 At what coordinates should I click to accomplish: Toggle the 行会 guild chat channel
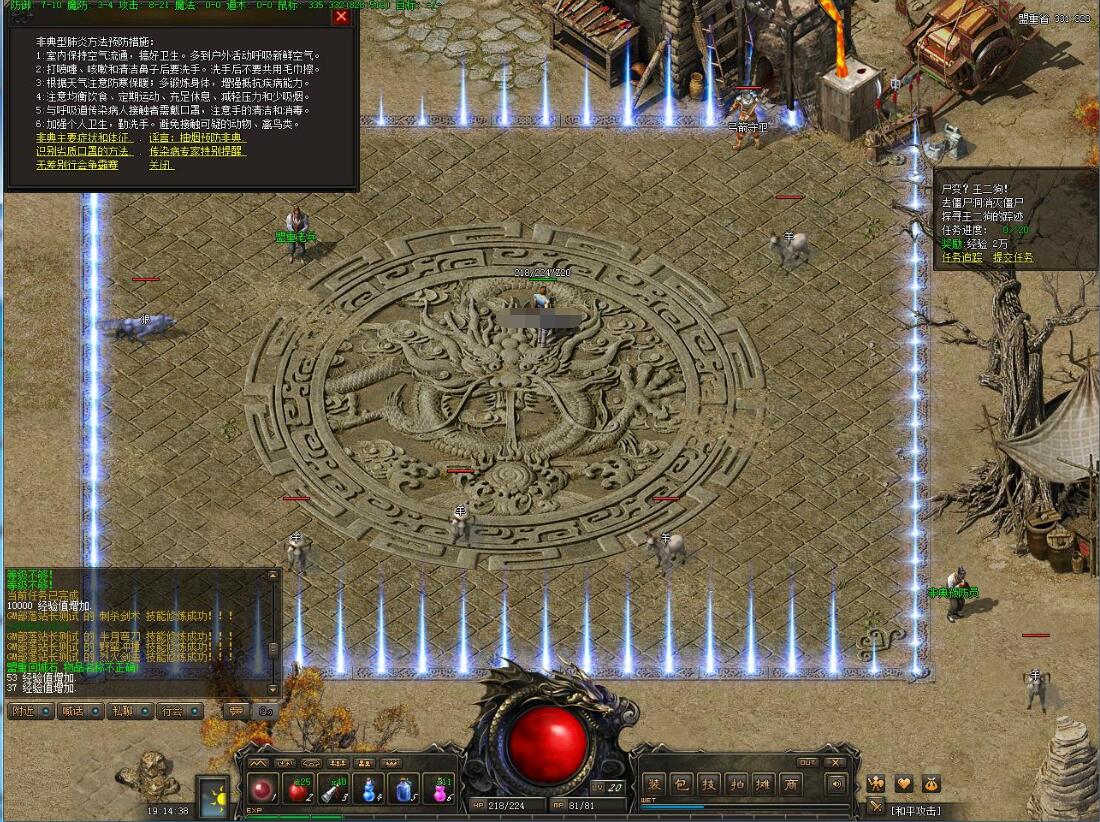tap(179, 711)
